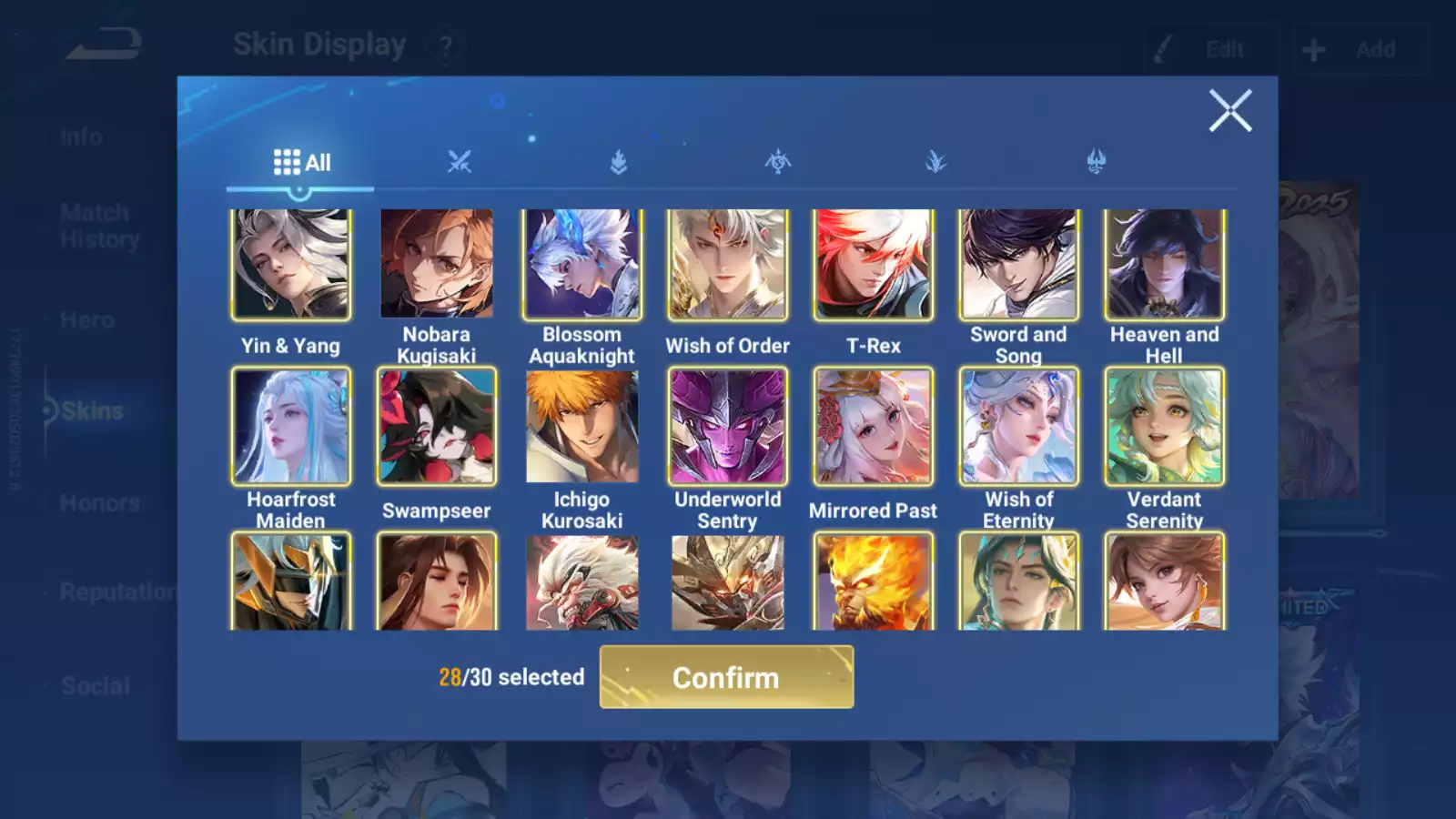The image size is (1456, 819).
Task: Add the Ichigo Kurosaki skin
Action: pyautogui.click(x=582, y=426)
